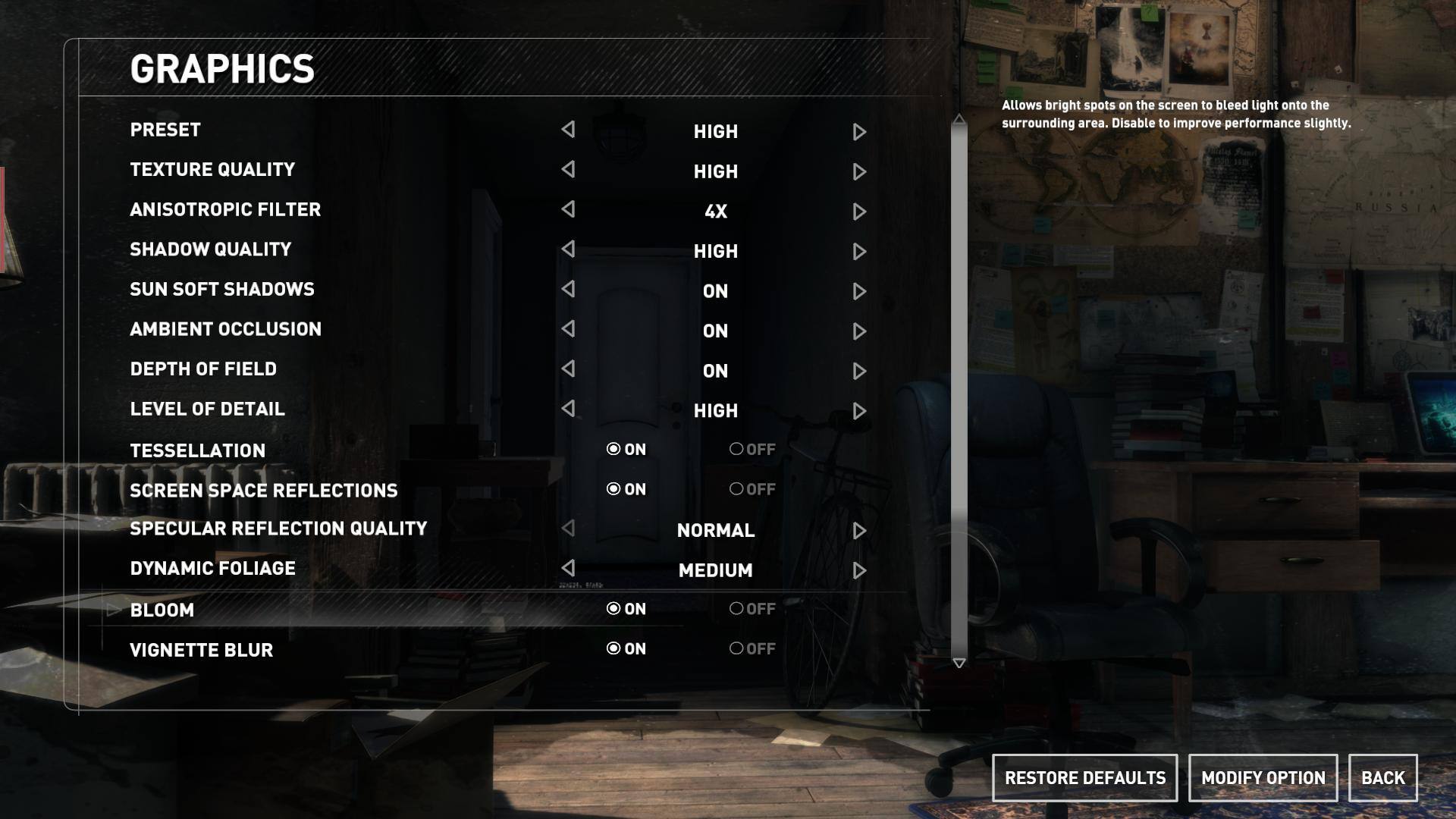This screenshot has height=819, width=1456.
Task: Change Ambient Occlusion with left arrow
Action: point(568,329)
